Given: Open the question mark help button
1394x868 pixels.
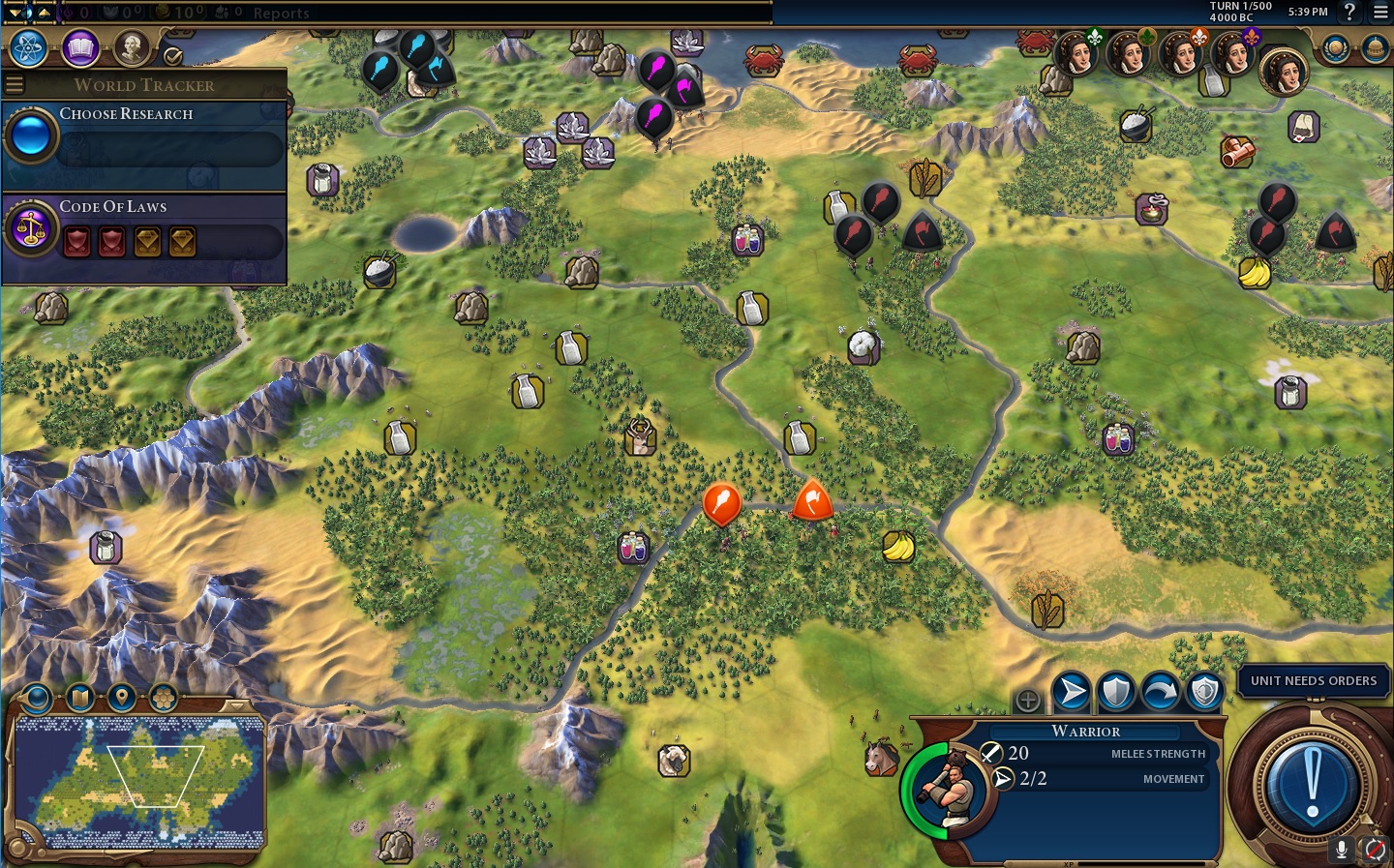Looking at the screenshot, I should point(1349,12).
